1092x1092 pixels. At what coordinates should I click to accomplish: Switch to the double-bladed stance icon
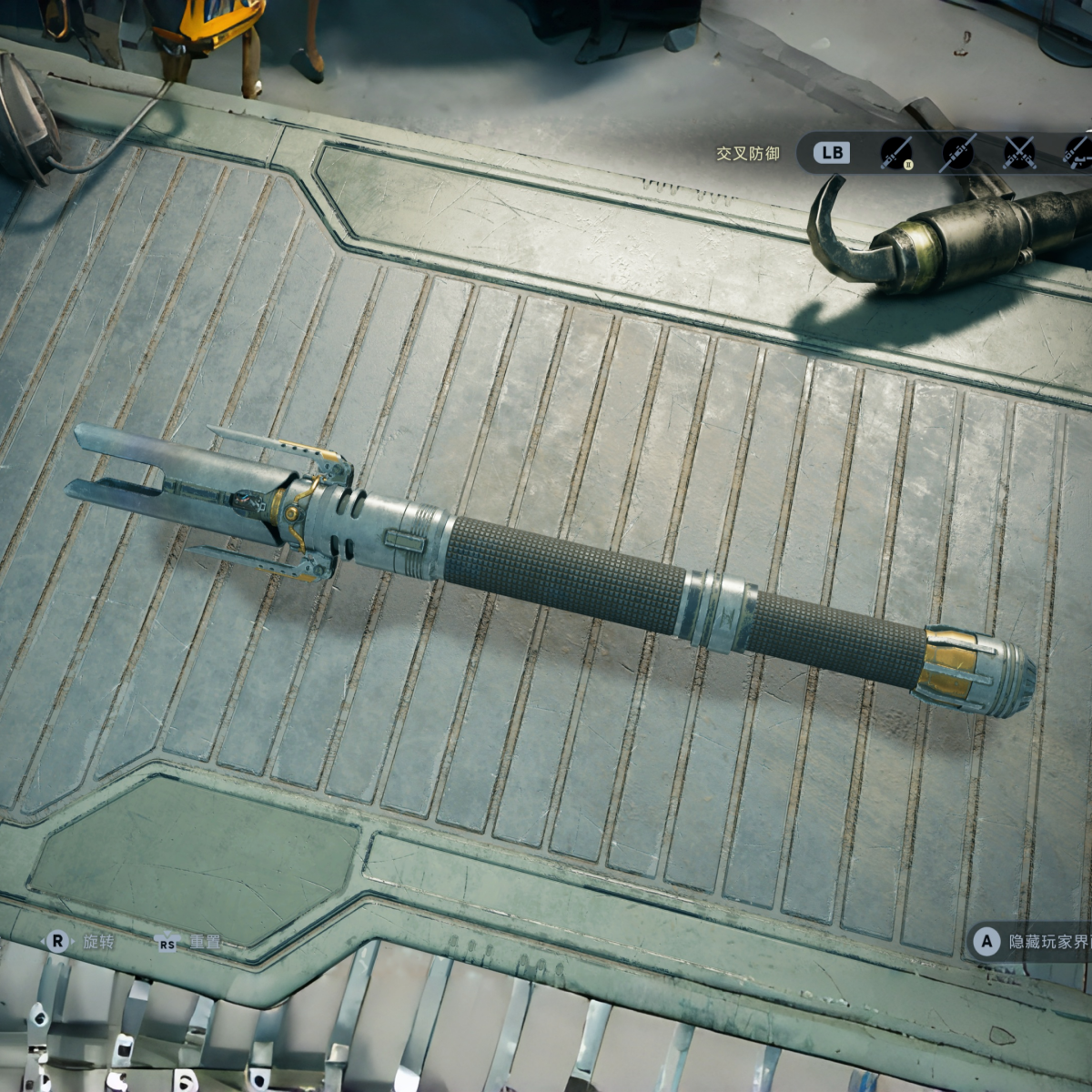[957, 153]
